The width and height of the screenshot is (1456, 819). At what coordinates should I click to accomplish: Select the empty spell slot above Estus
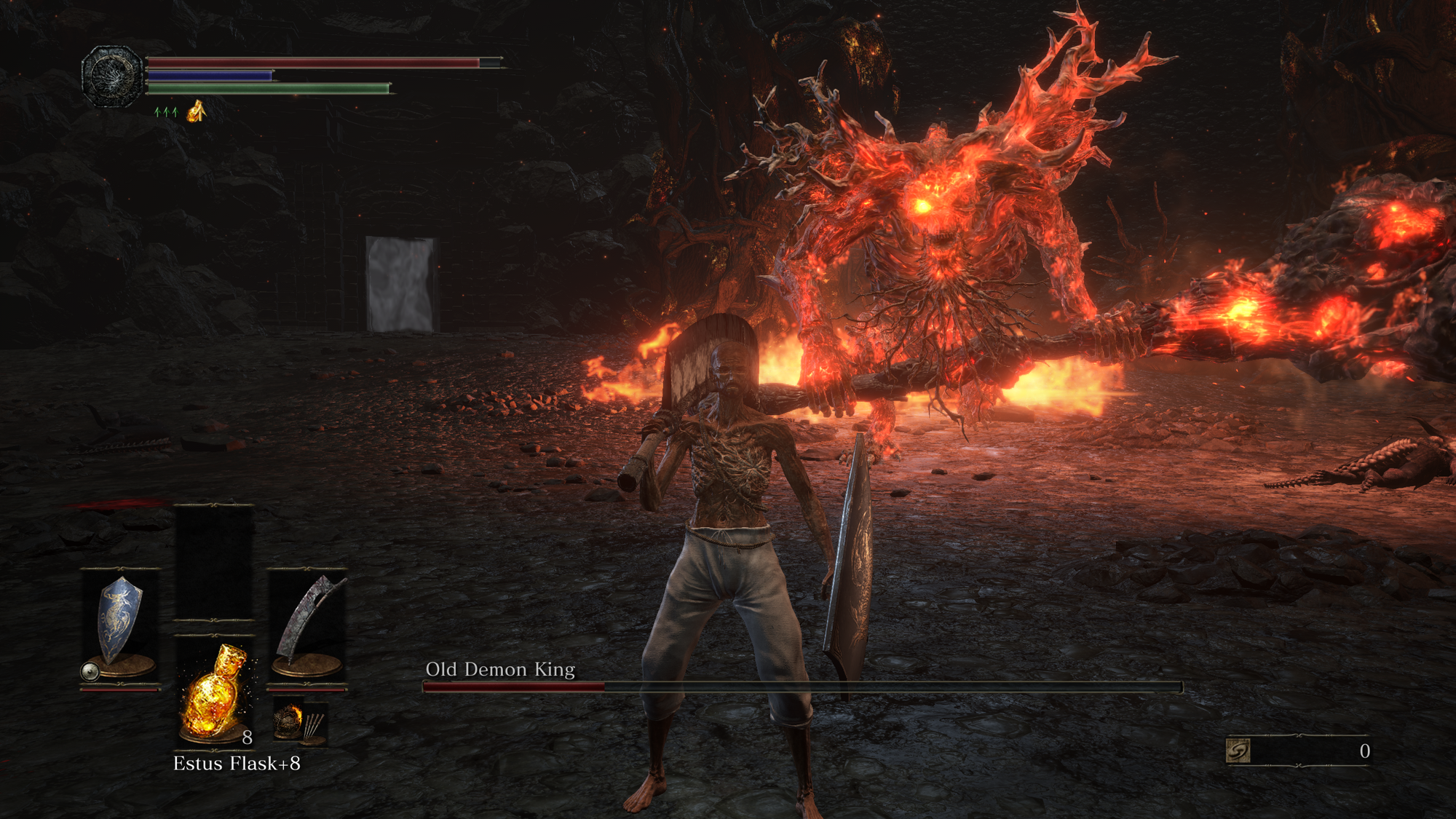(214, 562)
